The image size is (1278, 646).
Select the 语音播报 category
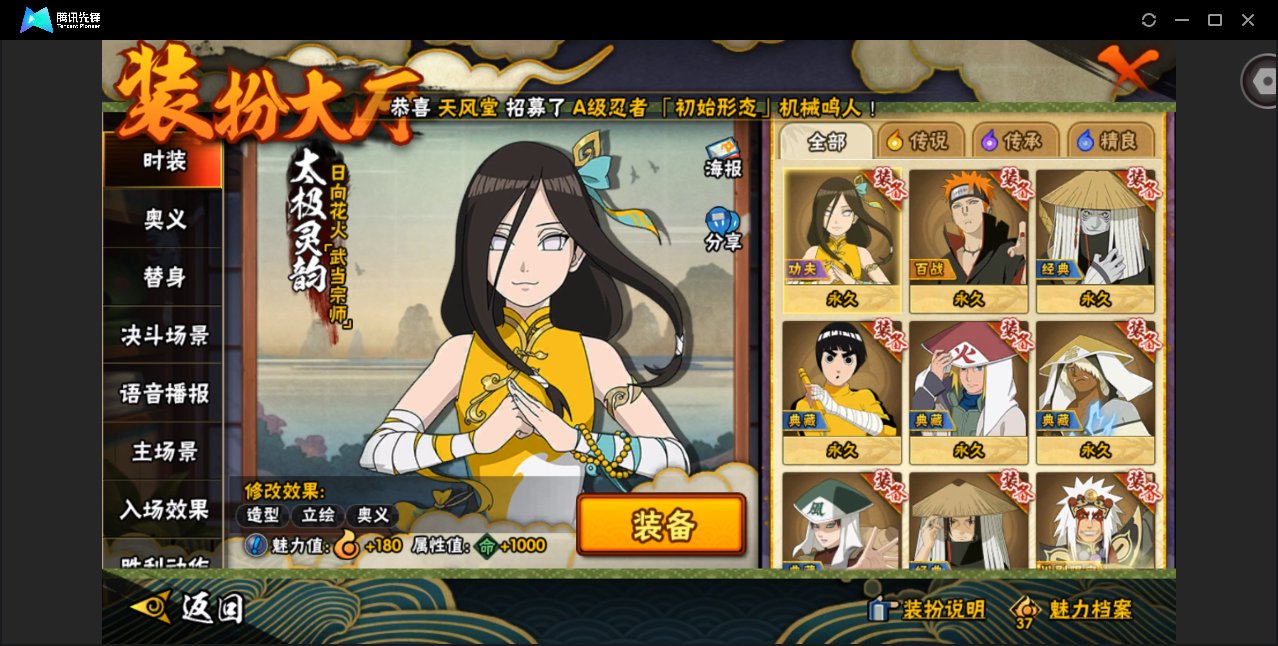163,393
